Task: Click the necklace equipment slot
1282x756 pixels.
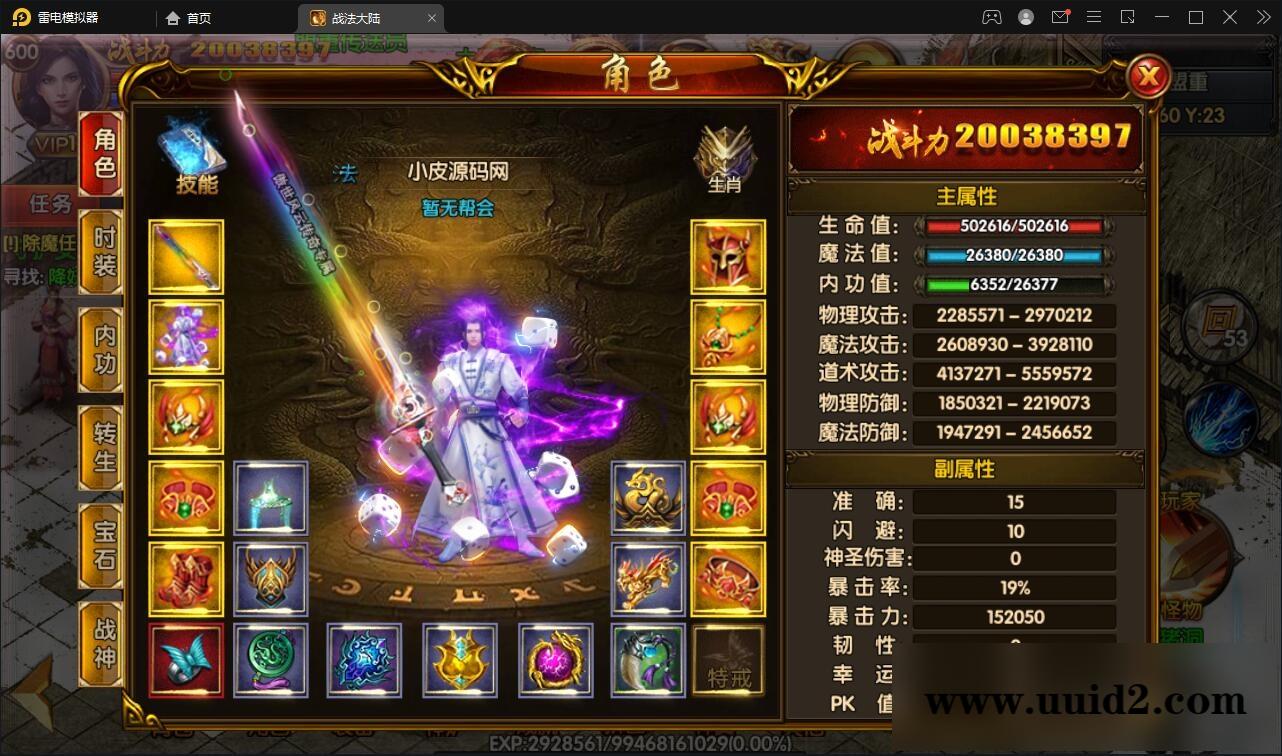Action: (728, 337)
